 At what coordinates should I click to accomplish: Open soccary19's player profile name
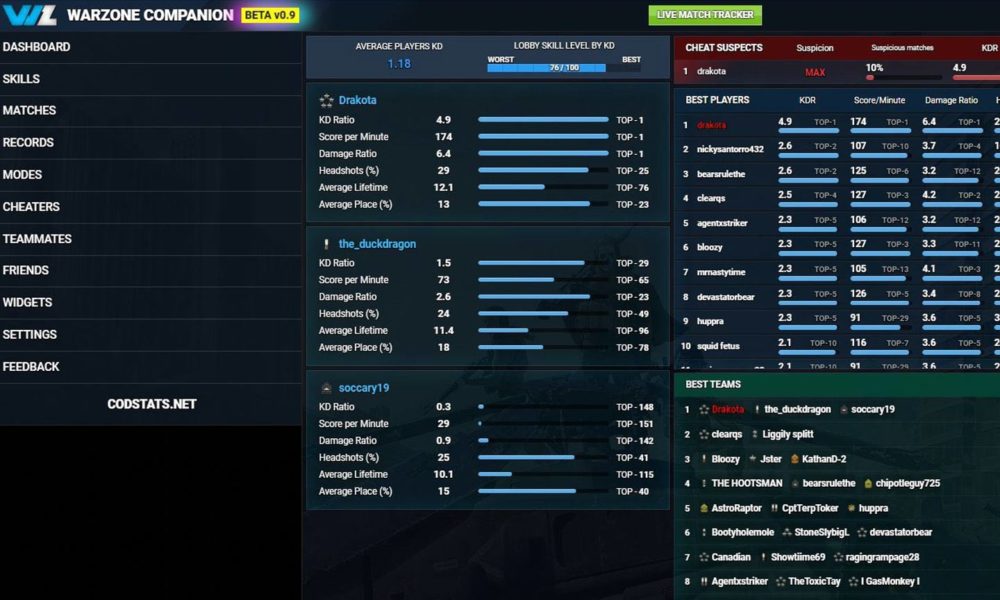pyautogui.click(x=363, y=388)
